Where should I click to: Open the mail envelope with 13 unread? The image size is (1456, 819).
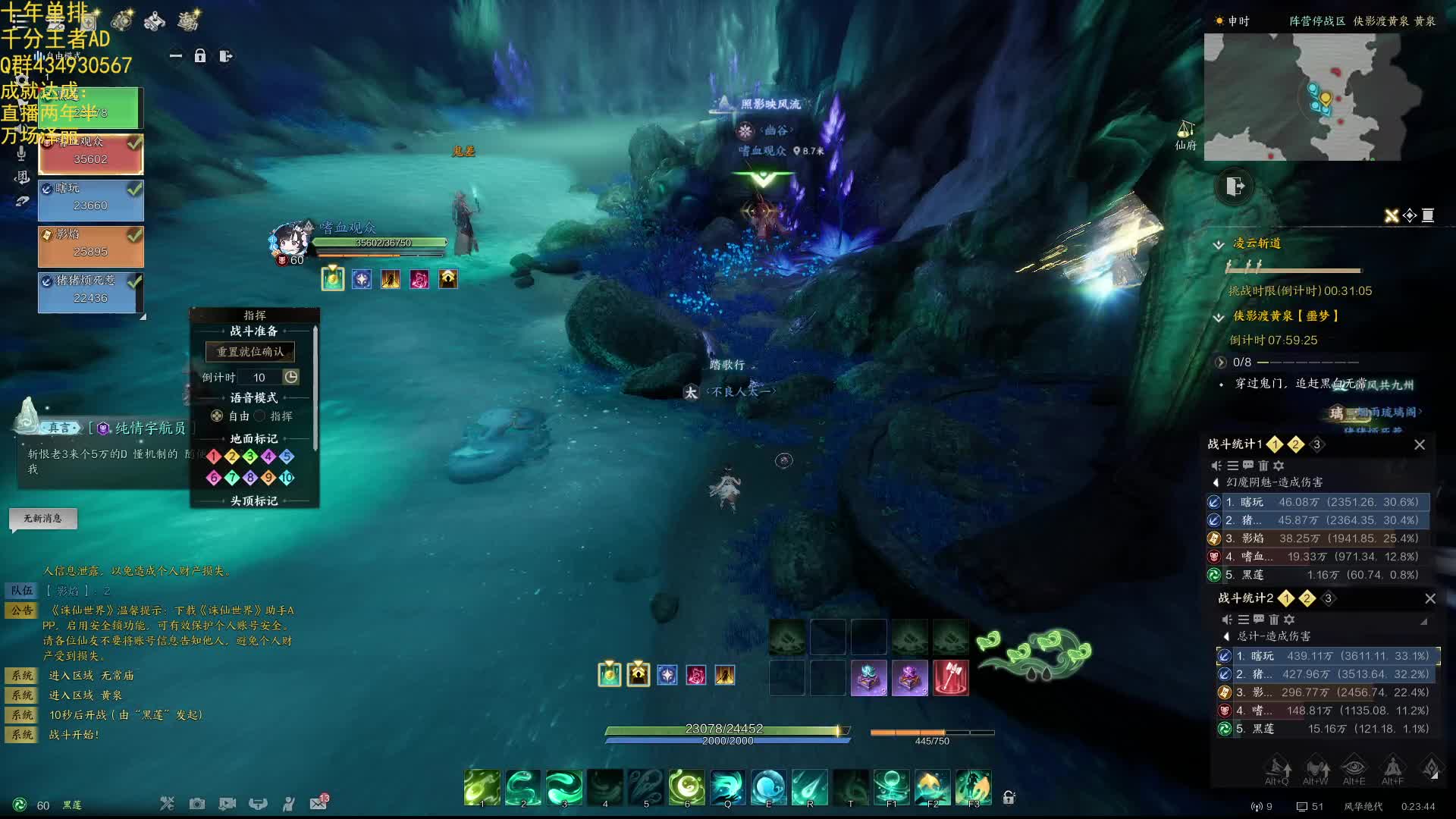[x=318, y=803]
